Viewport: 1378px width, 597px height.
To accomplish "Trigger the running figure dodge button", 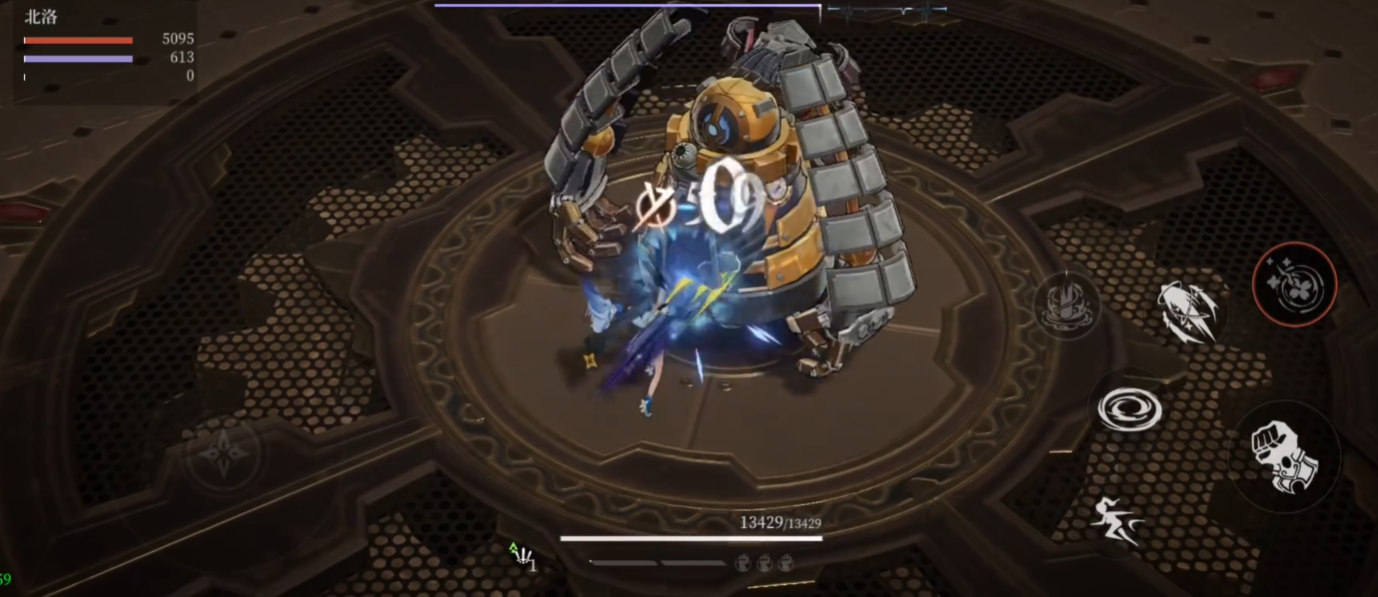I will (1117, 521).
